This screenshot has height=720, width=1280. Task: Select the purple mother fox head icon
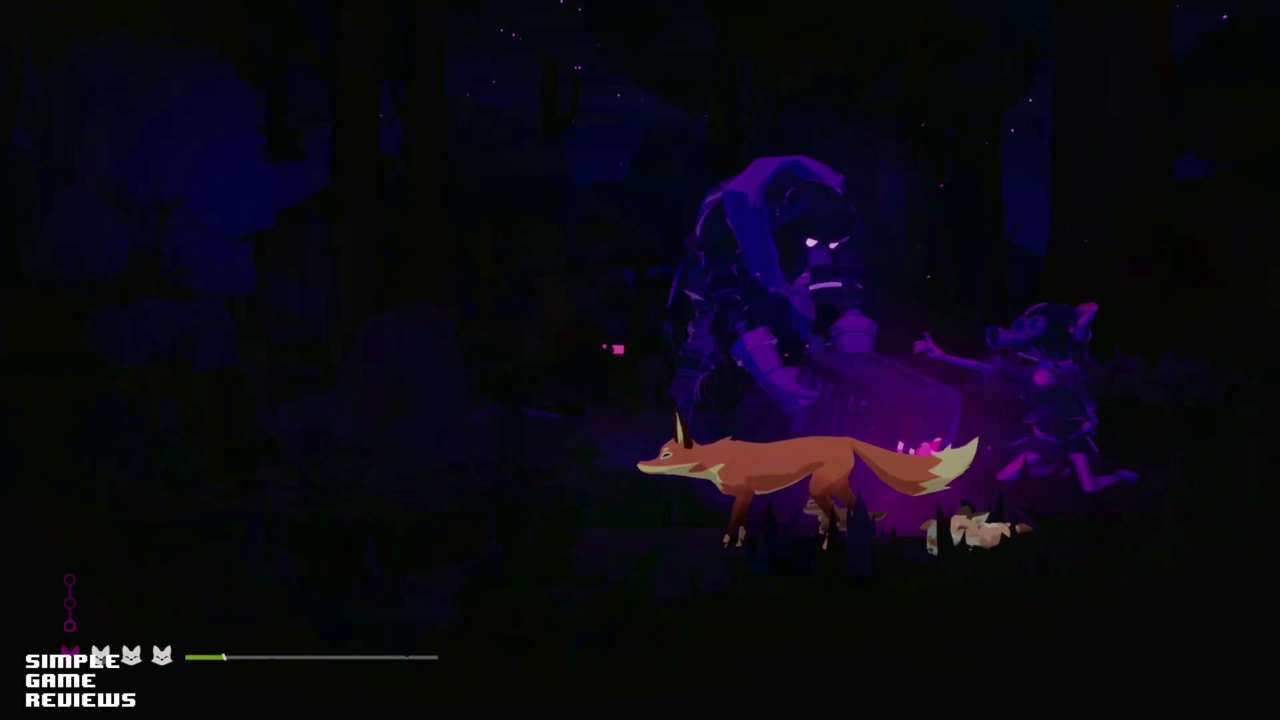pos(70,651)
